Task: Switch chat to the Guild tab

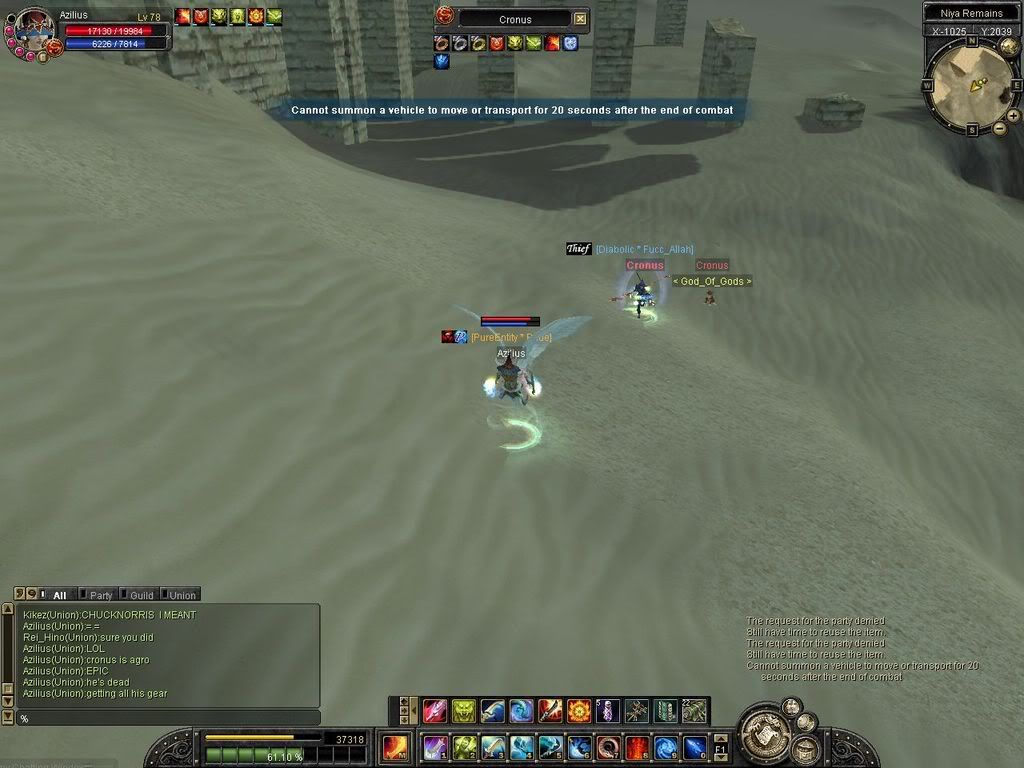Action: (138, 595)
